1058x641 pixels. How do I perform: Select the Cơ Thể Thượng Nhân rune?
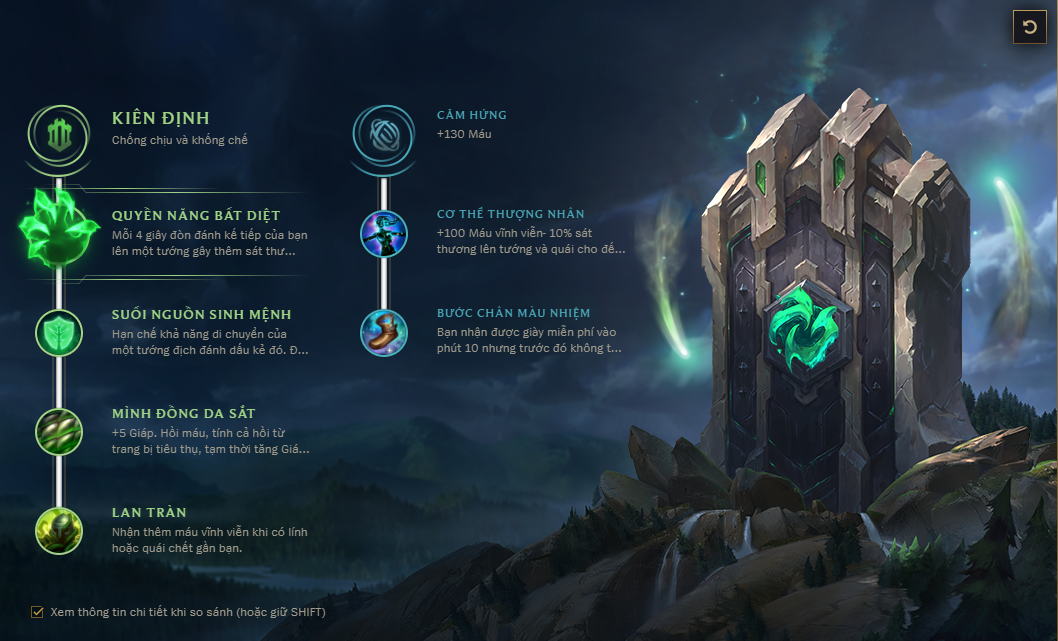[383, 232]
